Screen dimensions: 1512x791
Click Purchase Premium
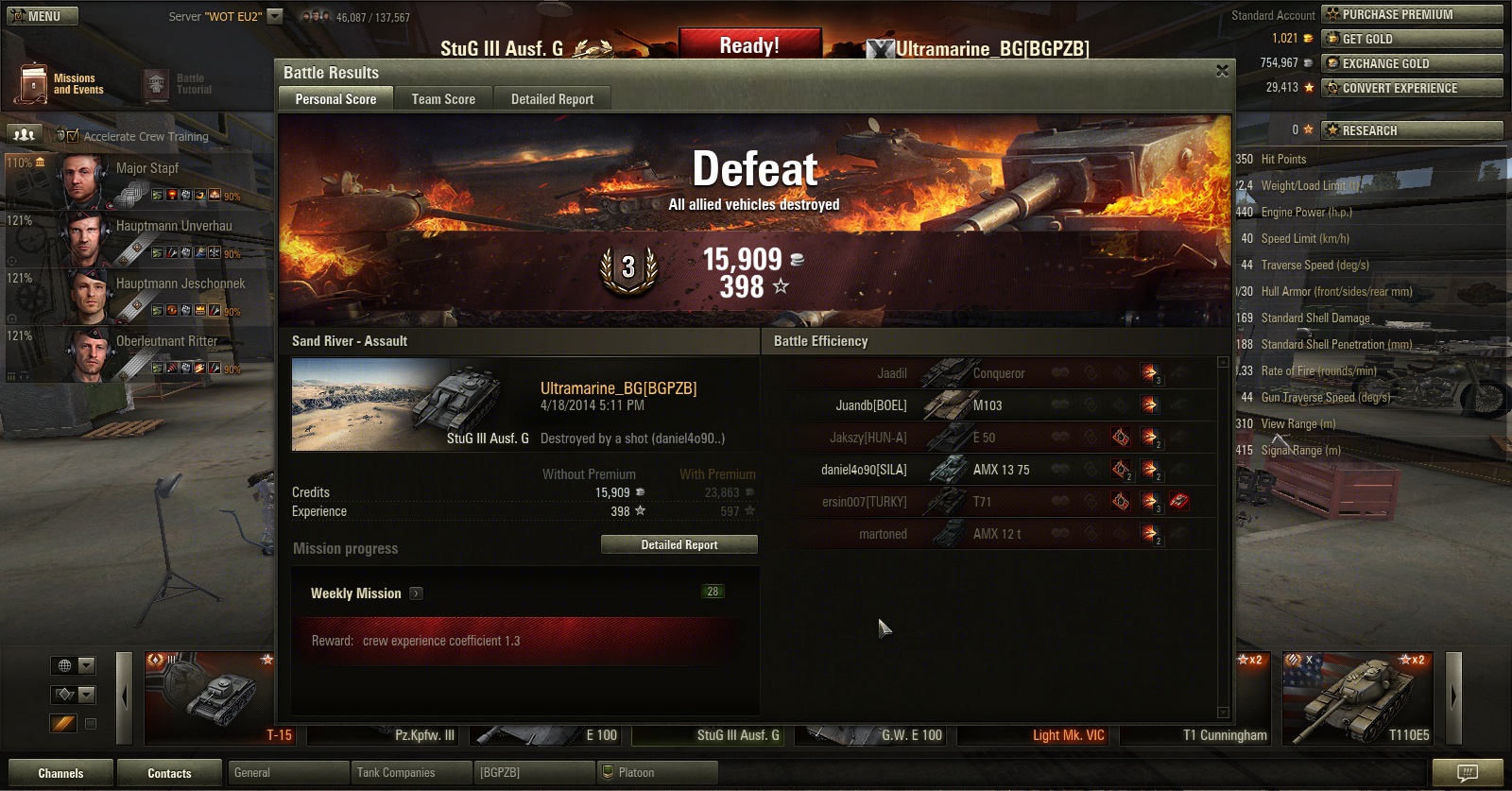(x=1412, y=14)
